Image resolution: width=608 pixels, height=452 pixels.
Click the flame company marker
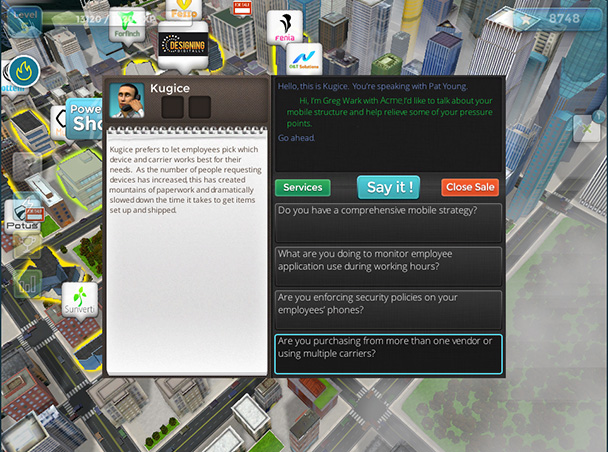tap(24, 71)
